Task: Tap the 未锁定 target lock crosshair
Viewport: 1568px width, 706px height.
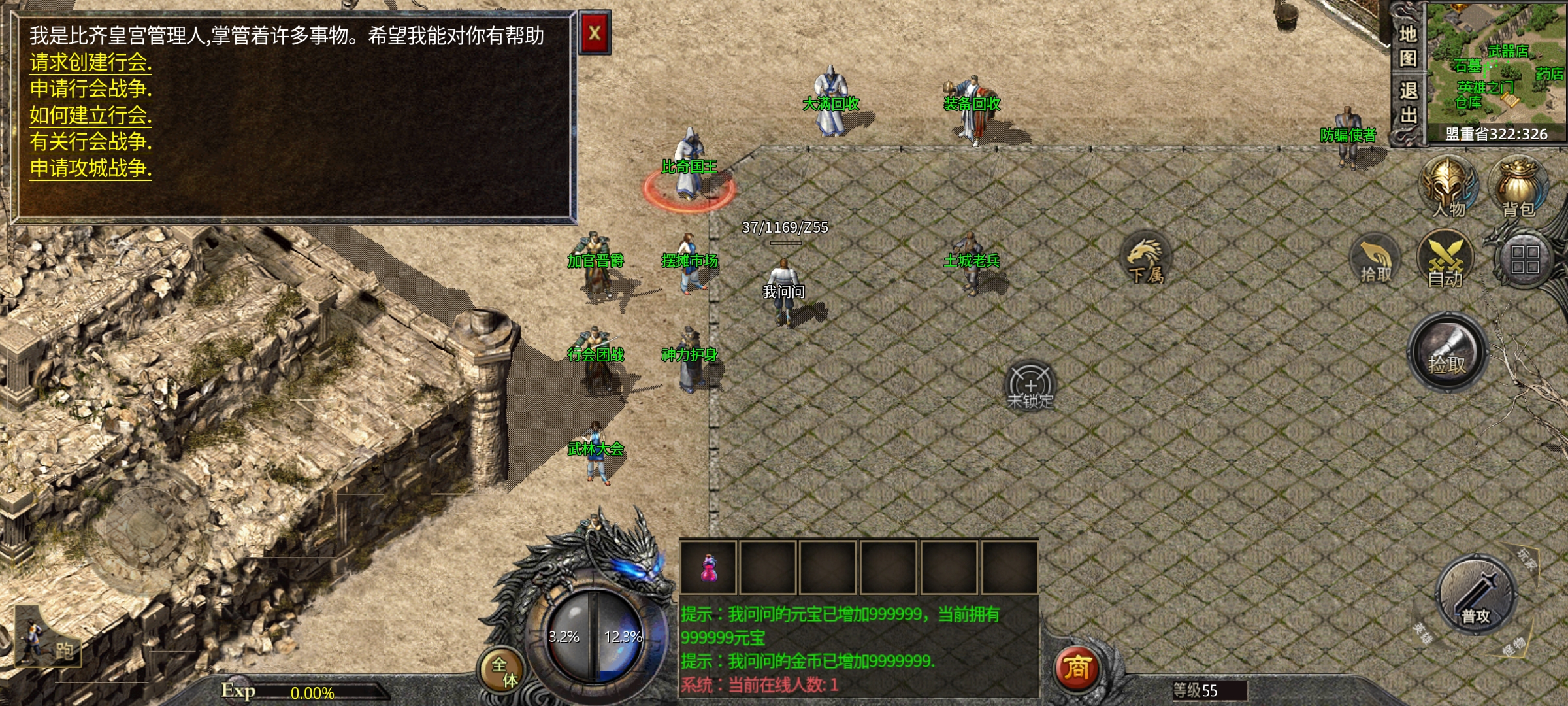Action: [x=1030, y=386]
